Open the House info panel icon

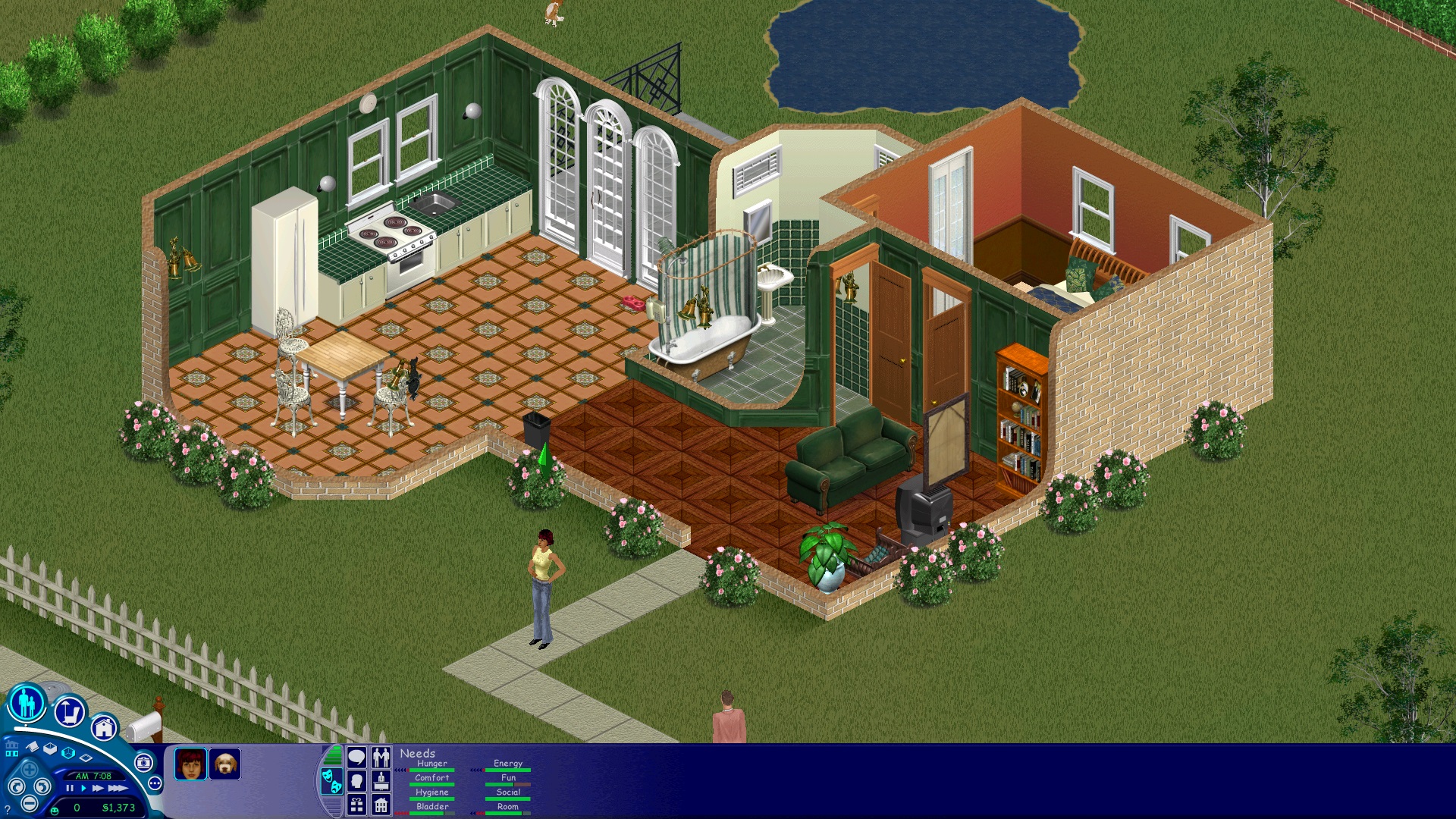tap(381, 806)
